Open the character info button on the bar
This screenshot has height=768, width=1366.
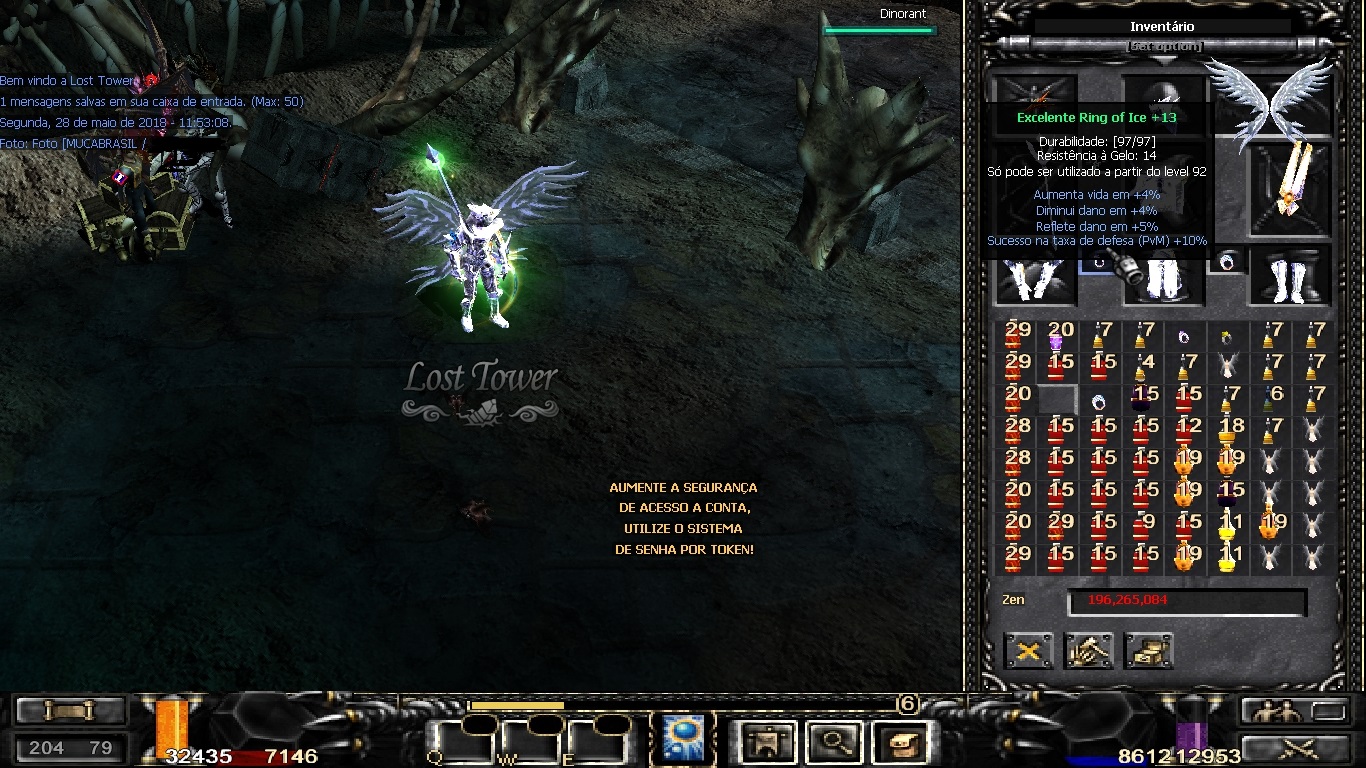(x=768, y=742)
